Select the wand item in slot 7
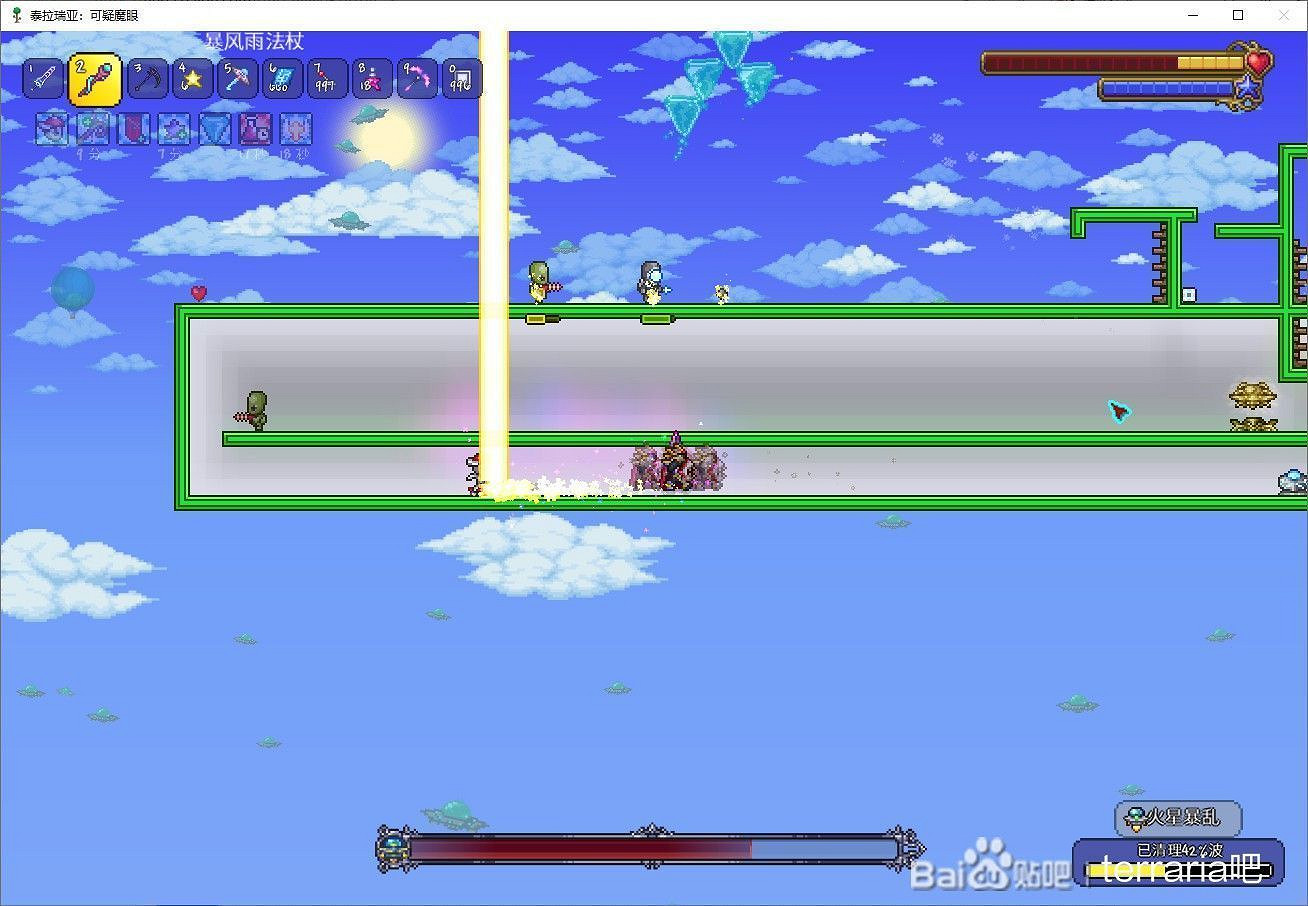The height and width of the screenshot is (906, 1308). pos(327,78)
